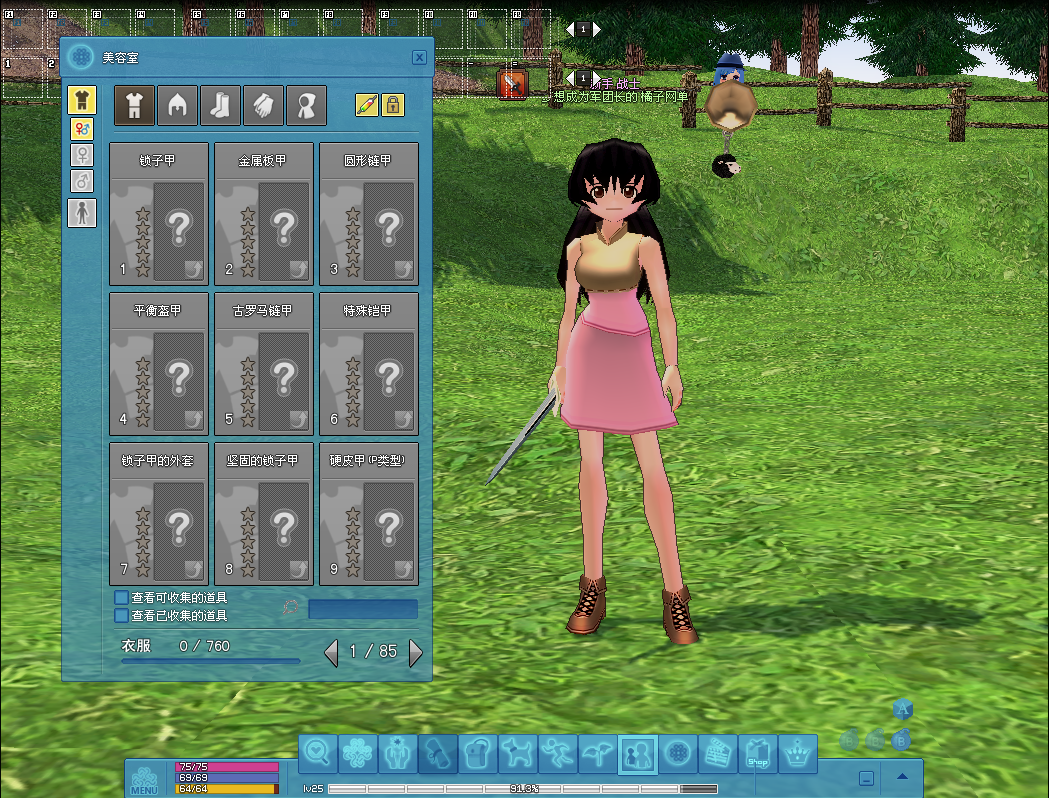Toggle the yellow padlock button
Screen dimensions: 1049x798
tap(393, 104)
